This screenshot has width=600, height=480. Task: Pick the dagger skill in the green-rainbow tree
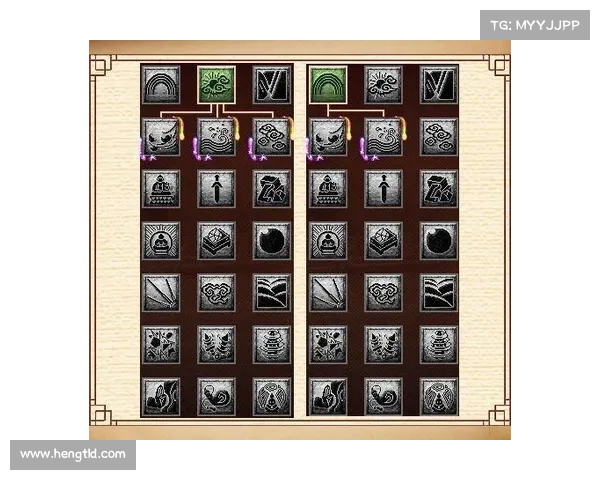(384, 187)
